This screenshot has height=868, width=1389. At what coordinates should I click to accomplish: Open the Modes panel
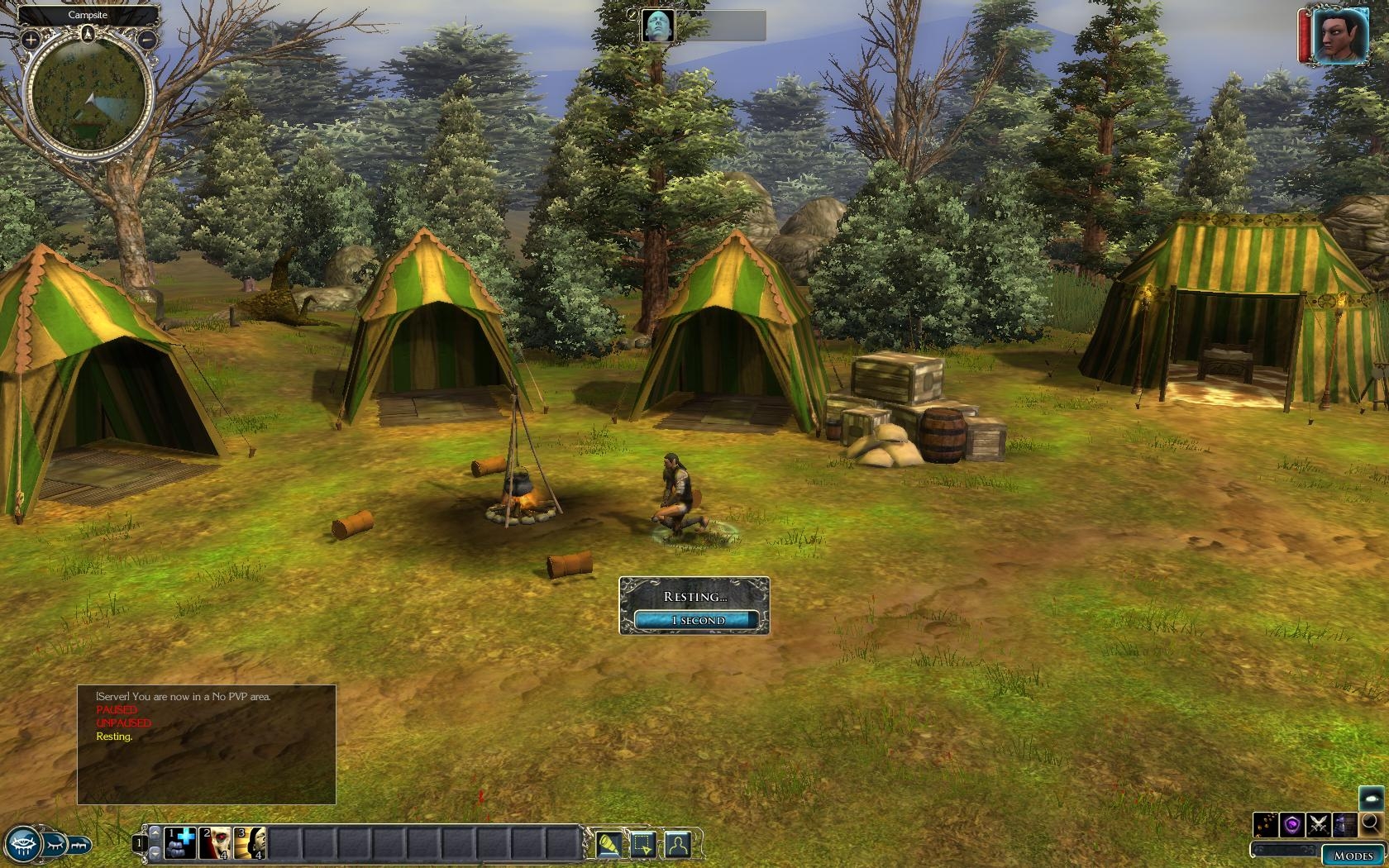point(1353,856)
